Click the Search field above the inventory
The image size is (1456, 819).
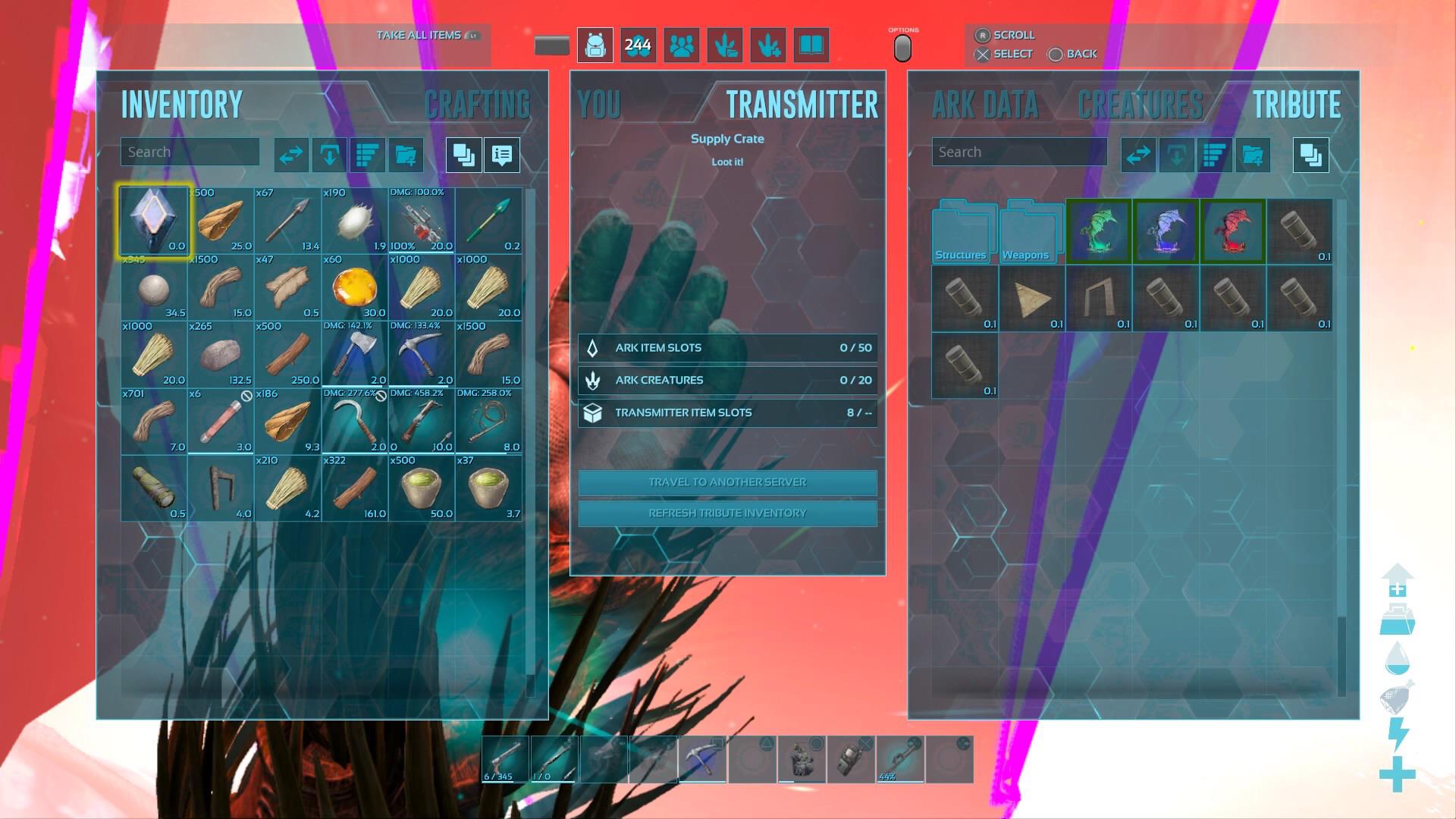tap(190, 152)
